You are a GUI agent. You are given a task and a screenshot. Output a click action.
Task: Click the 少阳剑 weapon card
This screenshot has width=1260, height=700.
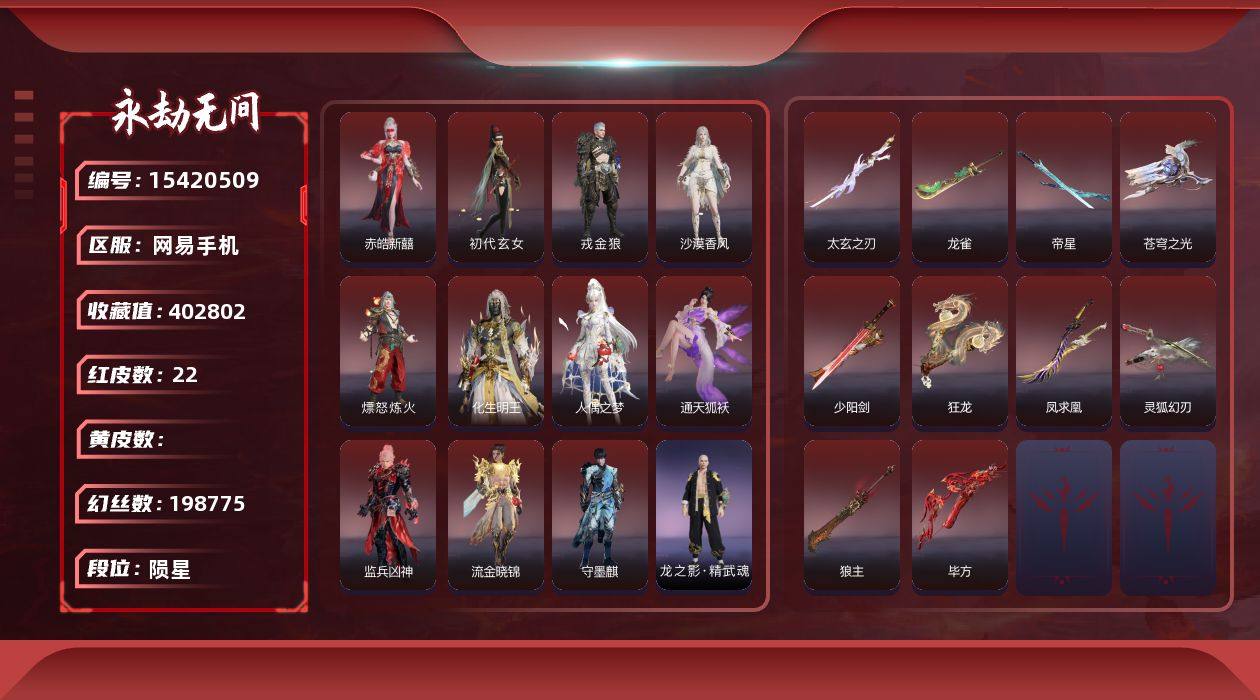[x=852, y=351]
